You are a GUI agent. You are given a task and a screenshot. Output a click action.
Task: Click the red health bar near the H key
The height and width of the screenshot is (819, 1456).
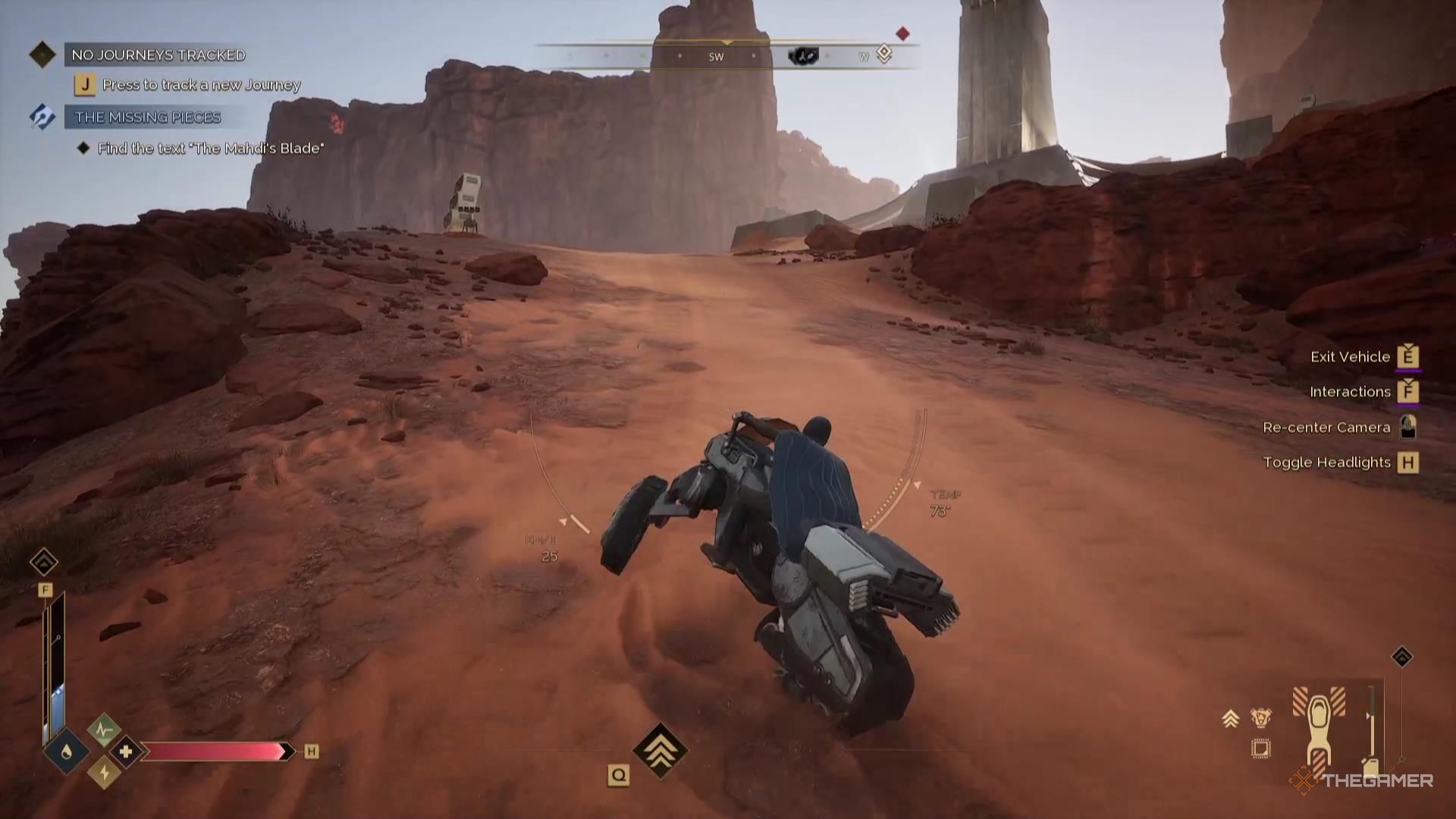[x=215, y=751]
